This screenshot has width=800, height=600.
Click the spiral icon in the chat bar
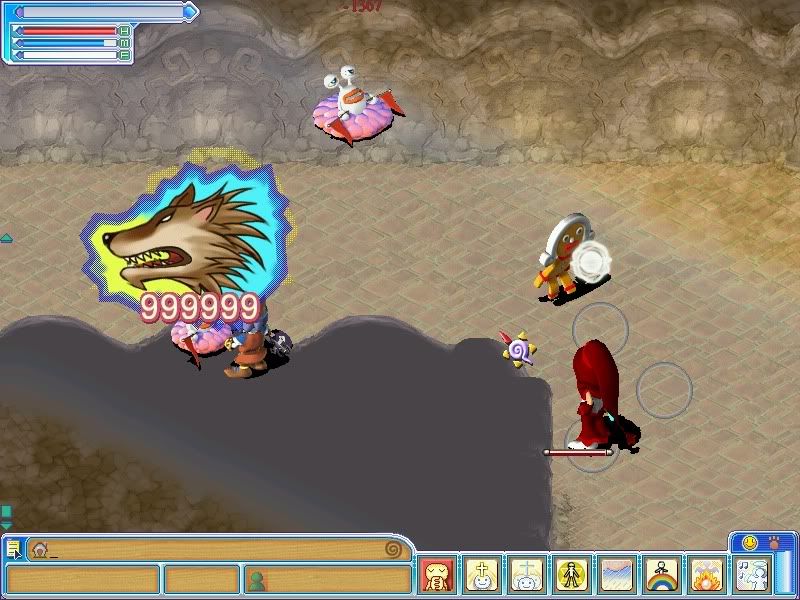(x=393, y=549)
